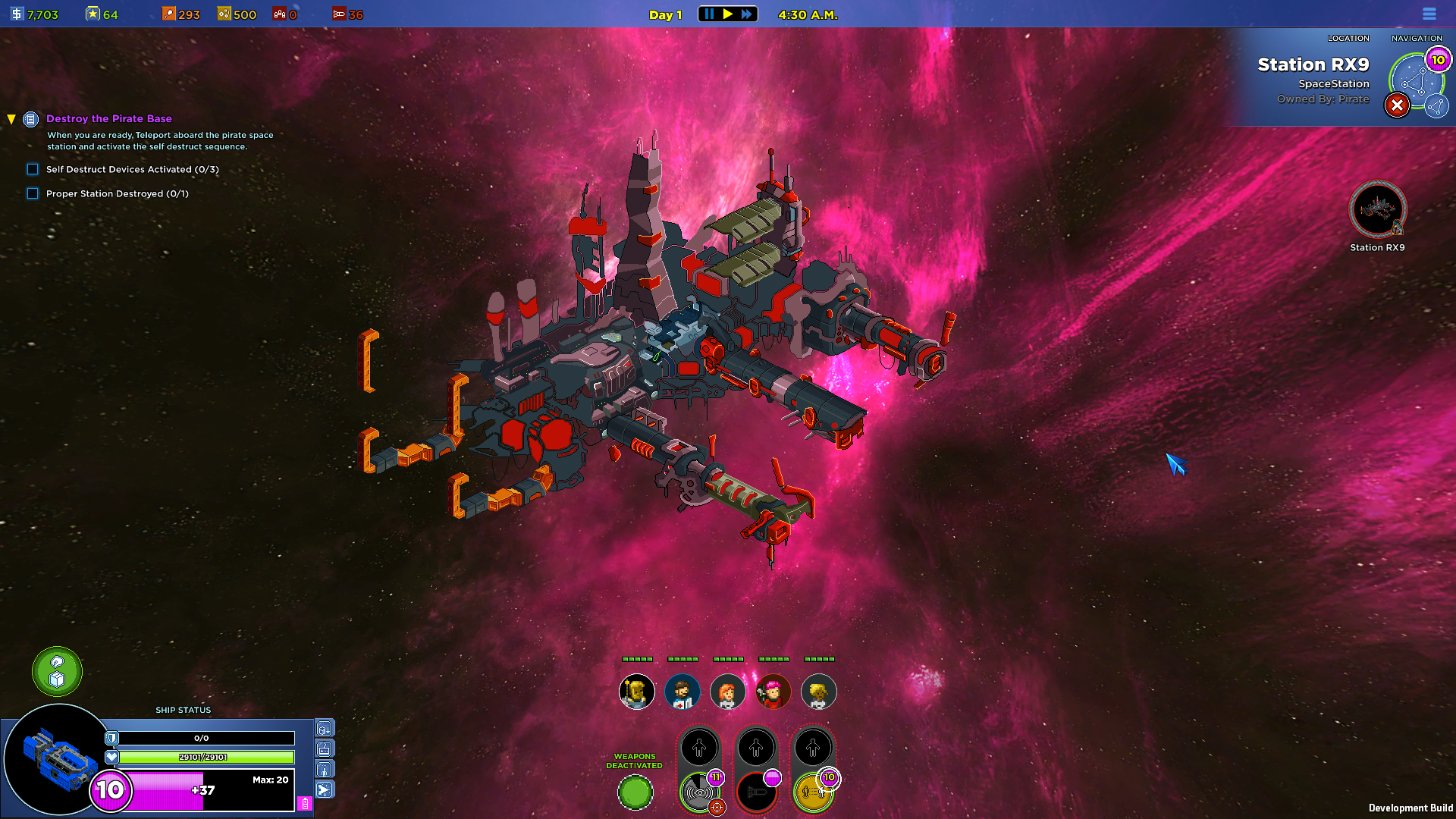Fast-forward the game time
The image size is (1456, 819).
747,14
